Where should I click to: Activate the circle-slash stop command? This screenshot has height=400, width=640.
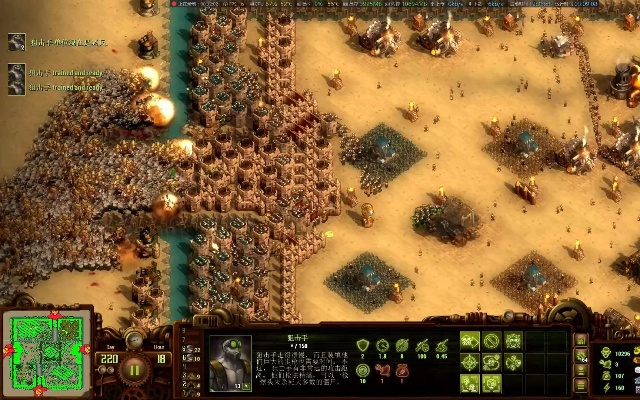[491, 341]
